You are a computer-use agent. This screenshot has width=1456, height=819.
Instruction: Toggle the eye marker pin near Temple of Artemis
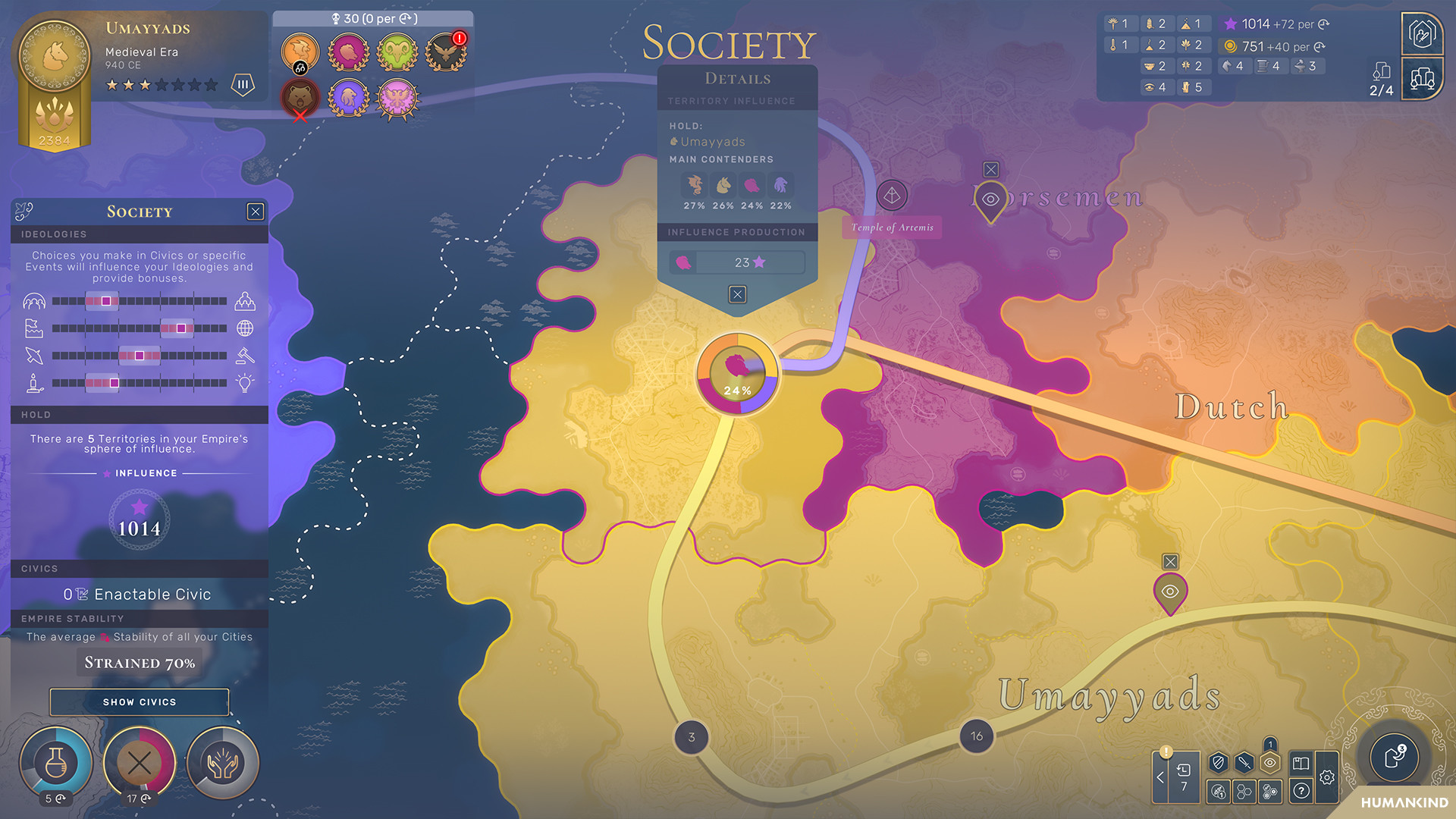(x=990, y=199)
